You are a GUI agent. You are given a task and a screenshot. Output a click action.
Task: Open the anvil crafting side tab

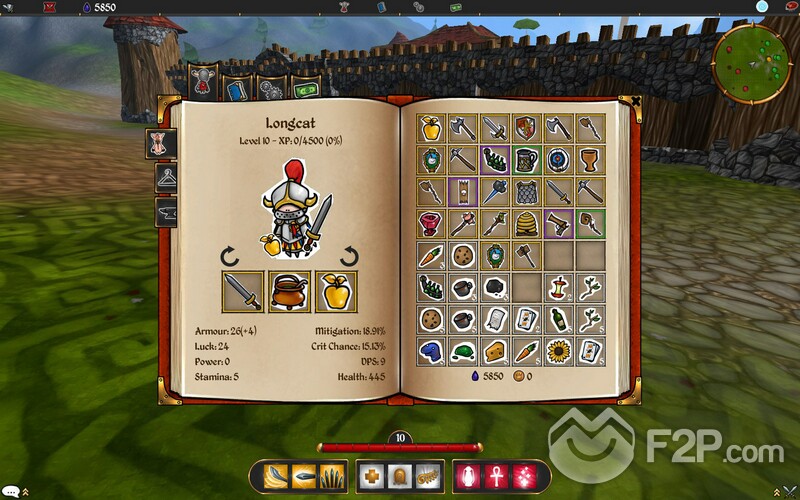(x=166, y=212)
